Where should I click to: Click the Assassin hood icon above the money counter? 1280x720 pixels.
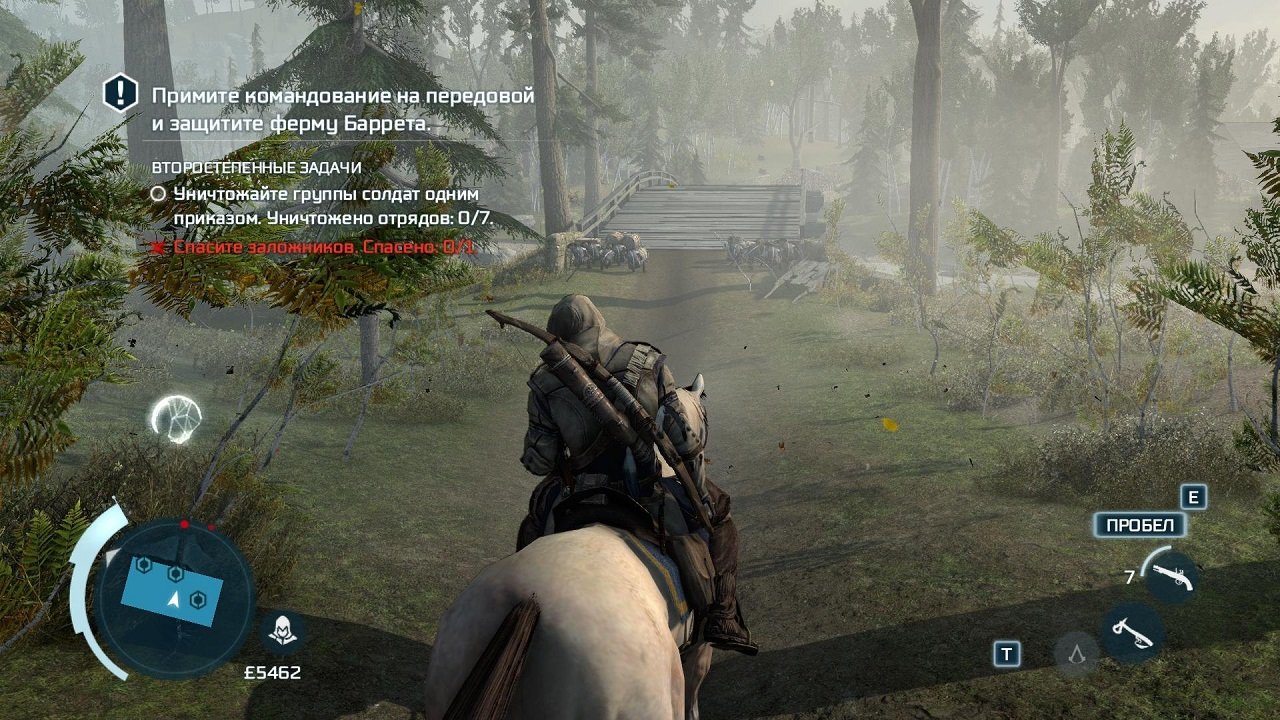click(x=281, y=630)
